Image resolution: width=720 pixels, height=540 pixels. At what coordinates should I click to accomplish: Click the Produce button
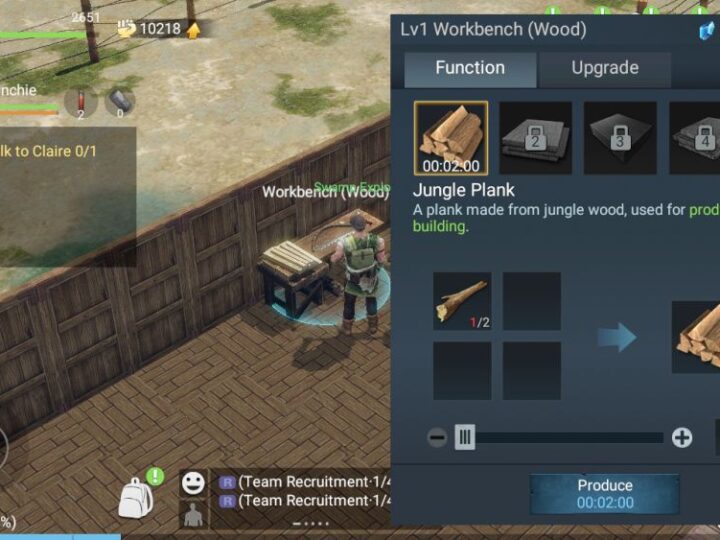pyautogui.click(x=604, y=493)
